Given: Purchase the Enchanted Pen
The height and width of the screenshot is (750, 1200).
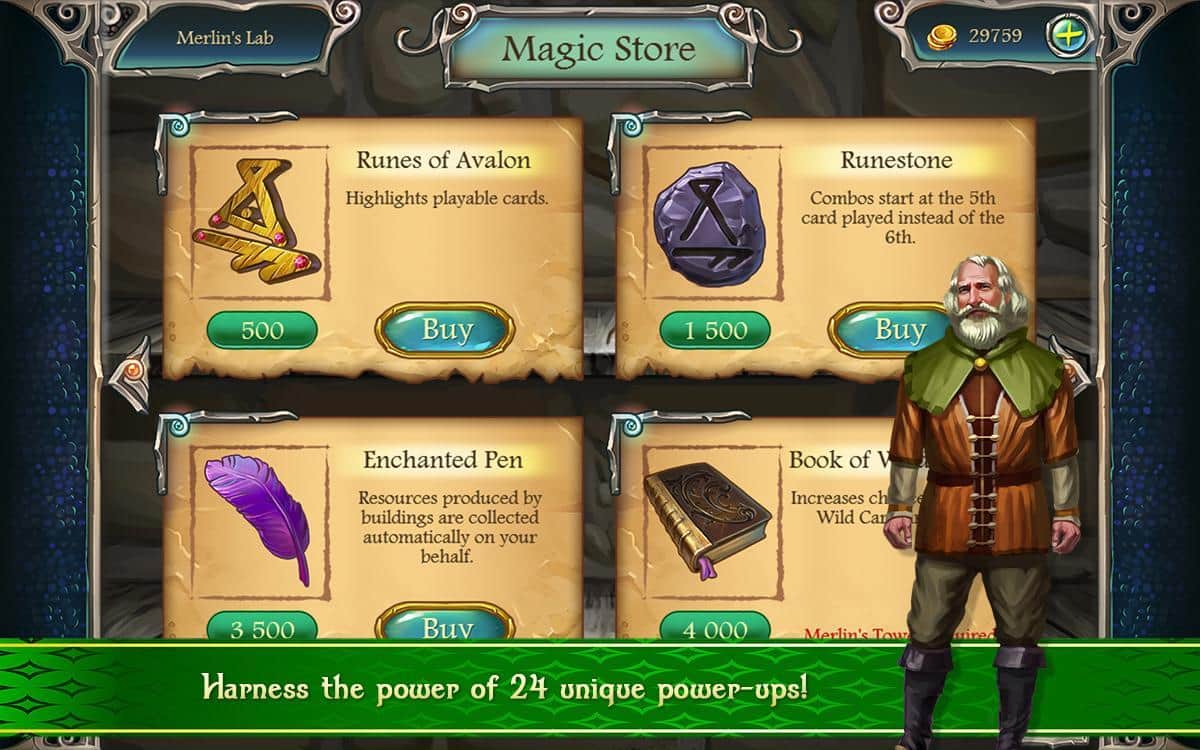Looking at the screenshot, I should pos(446,627).
